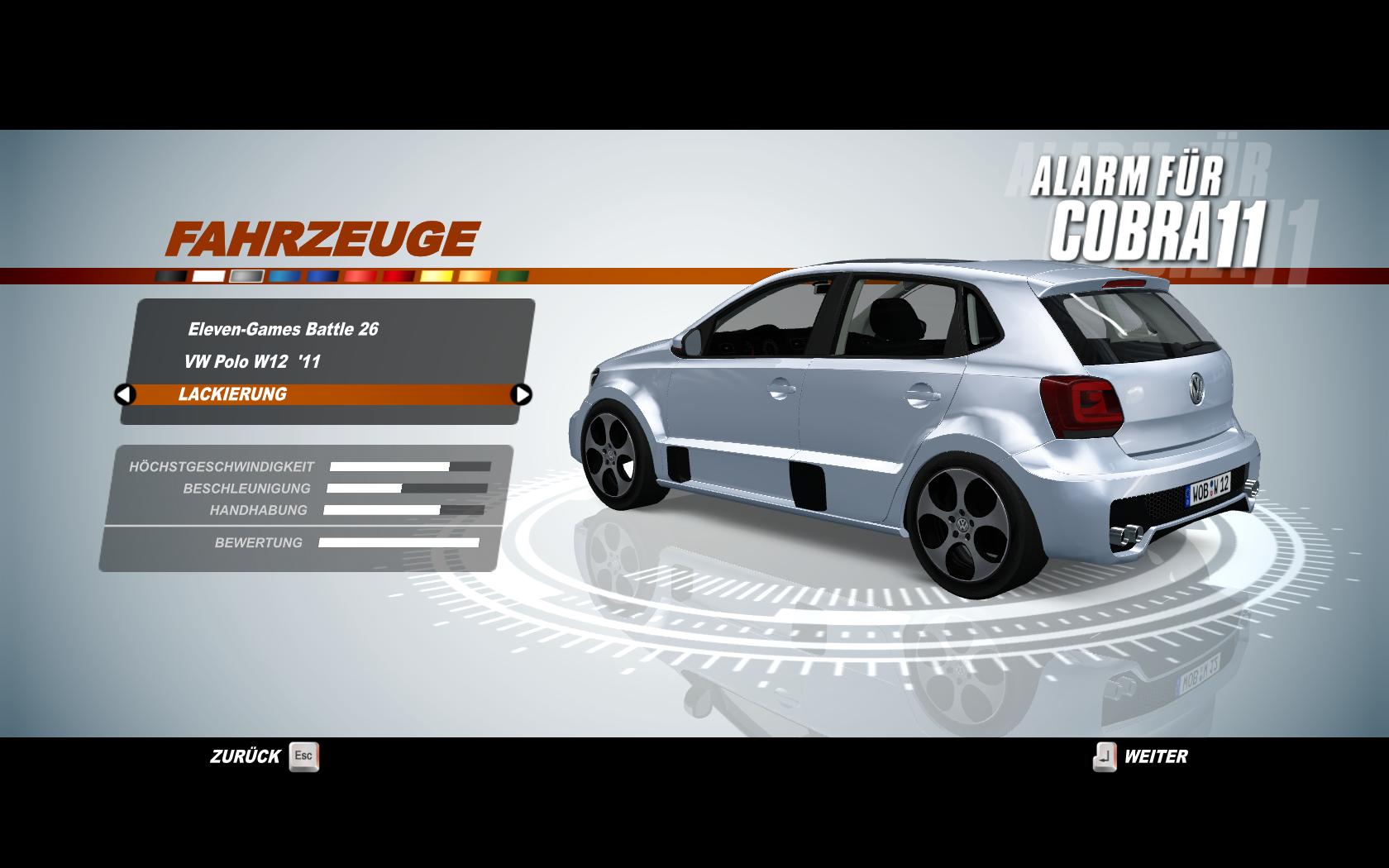Choose the dark blue paint swatch

click(323, 276)
